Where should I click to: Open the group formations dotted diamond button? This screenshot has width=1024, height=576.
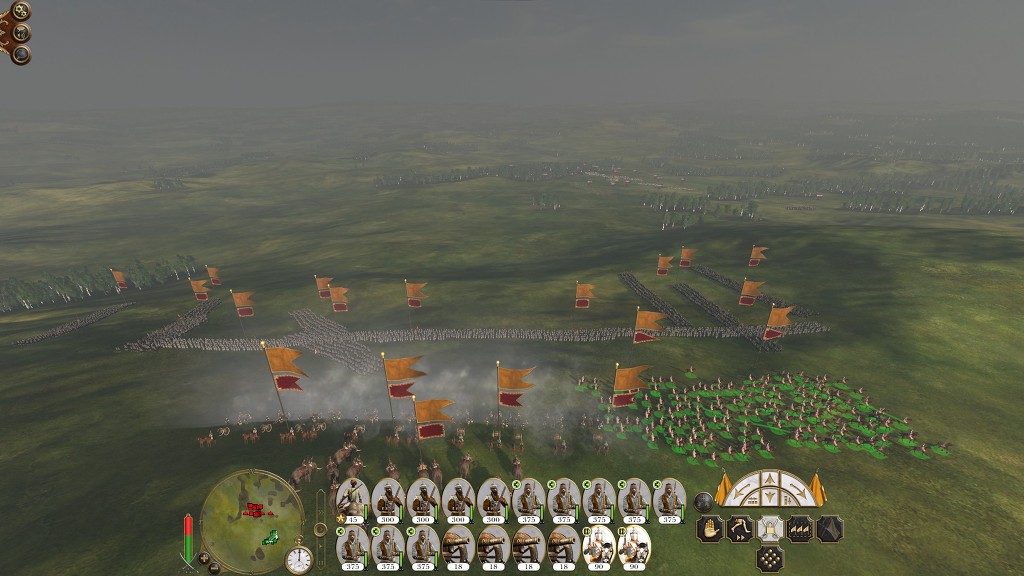click(769, 559)
